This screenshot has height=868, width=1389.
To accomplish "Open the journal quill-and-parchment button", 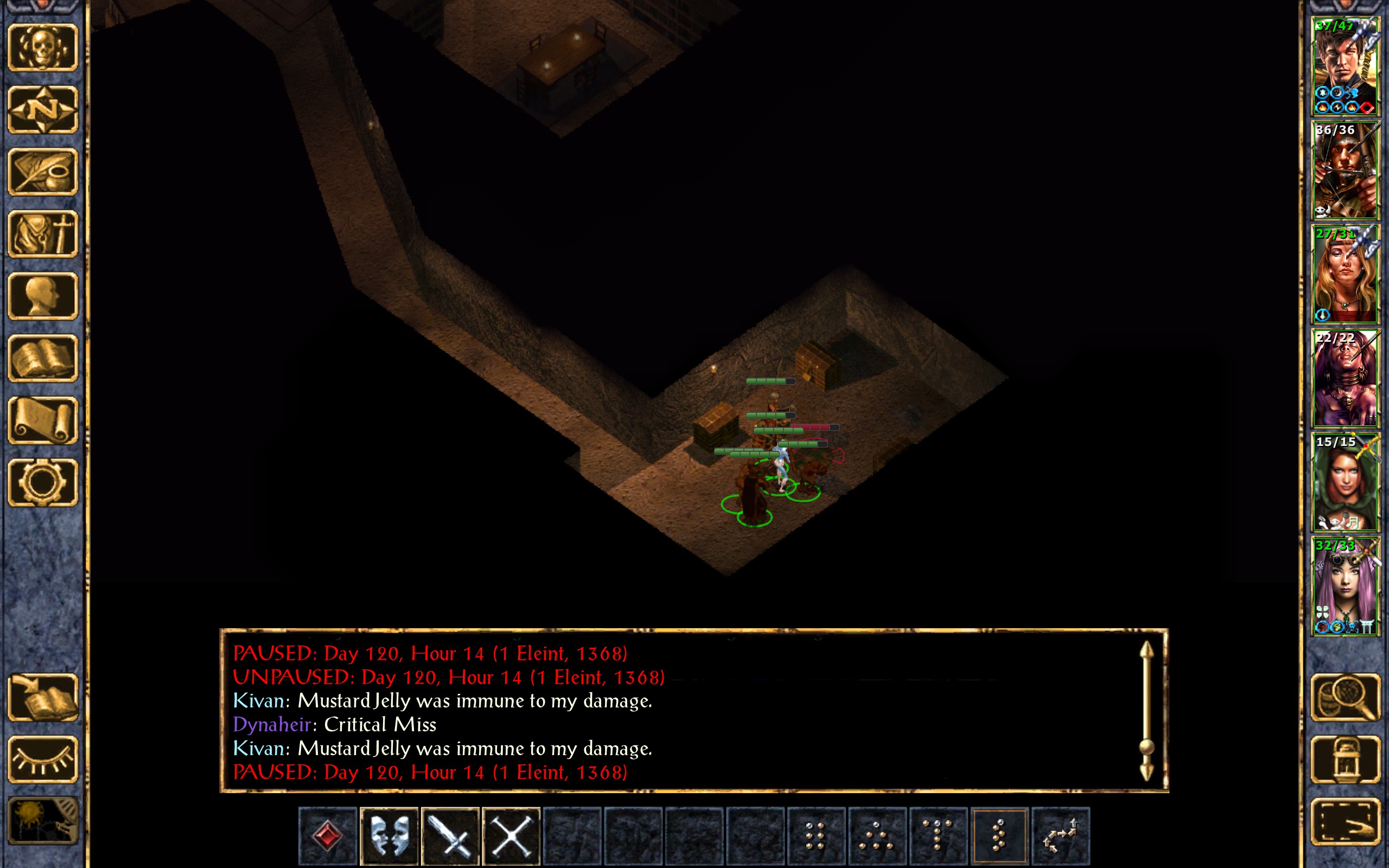I will [43, 171].
